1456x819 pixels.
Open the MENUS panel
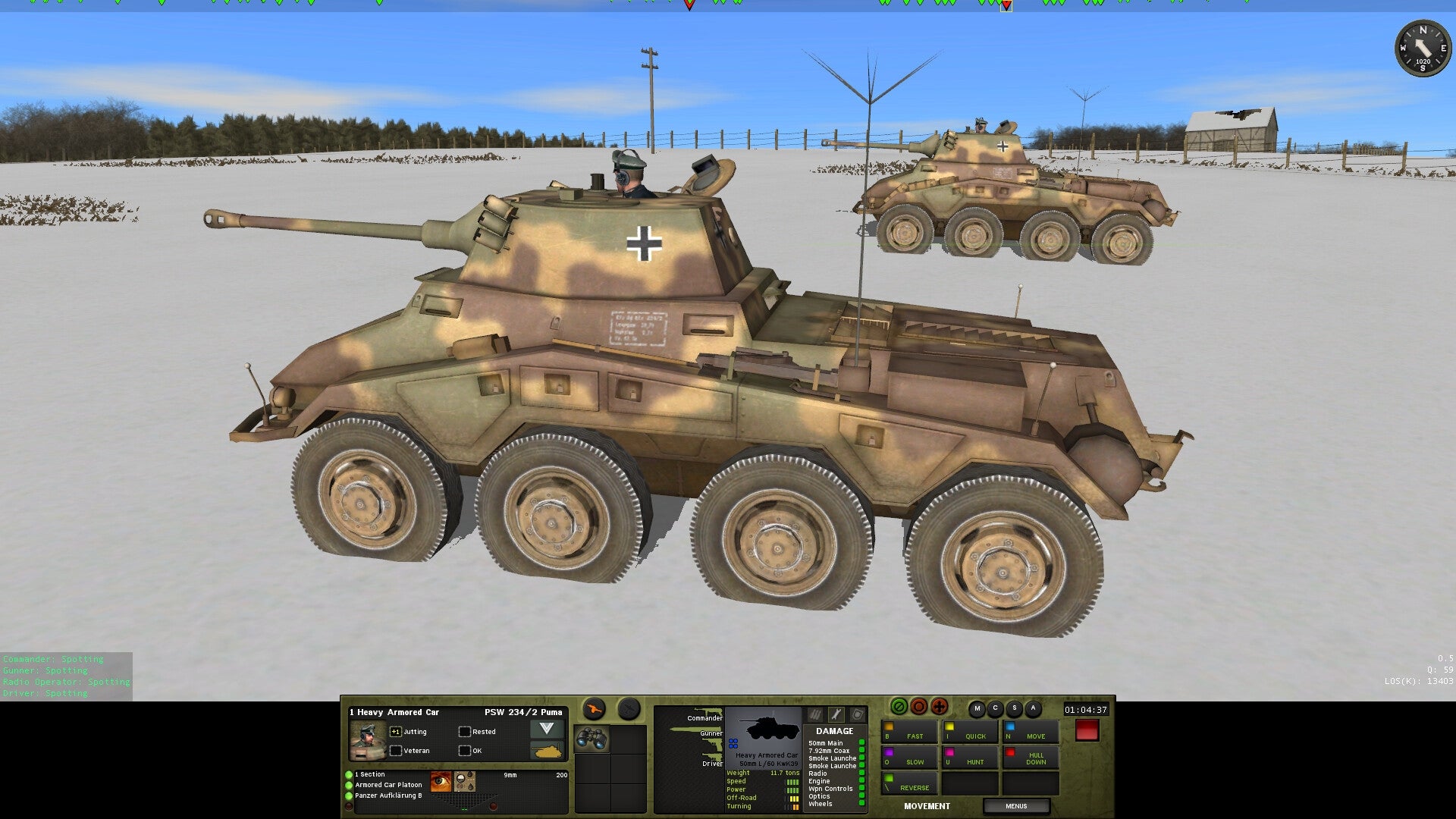pos(1017,806)
